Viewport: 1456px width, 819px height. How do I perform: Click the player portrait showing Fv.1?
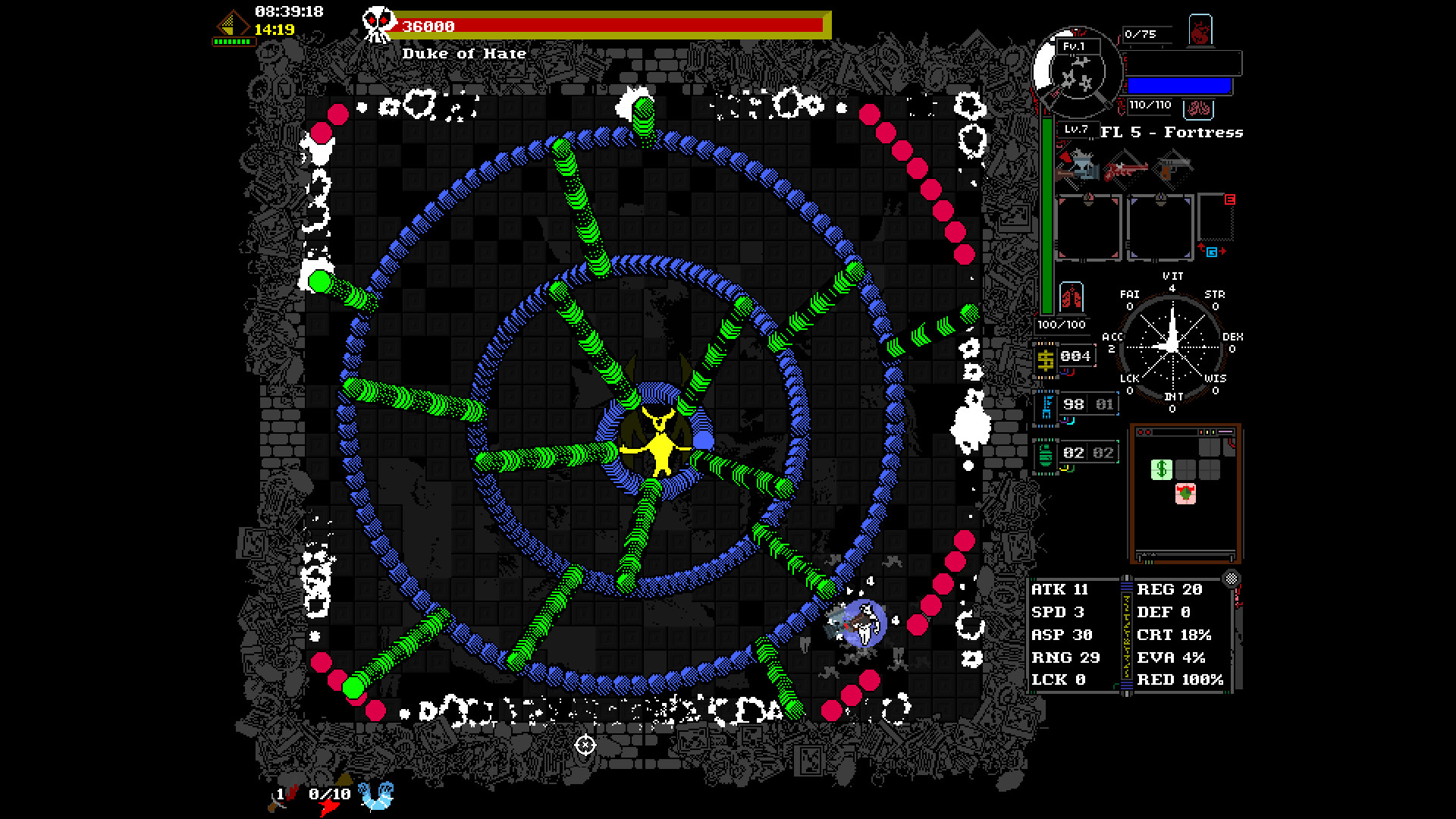(x=1078, y=72)
